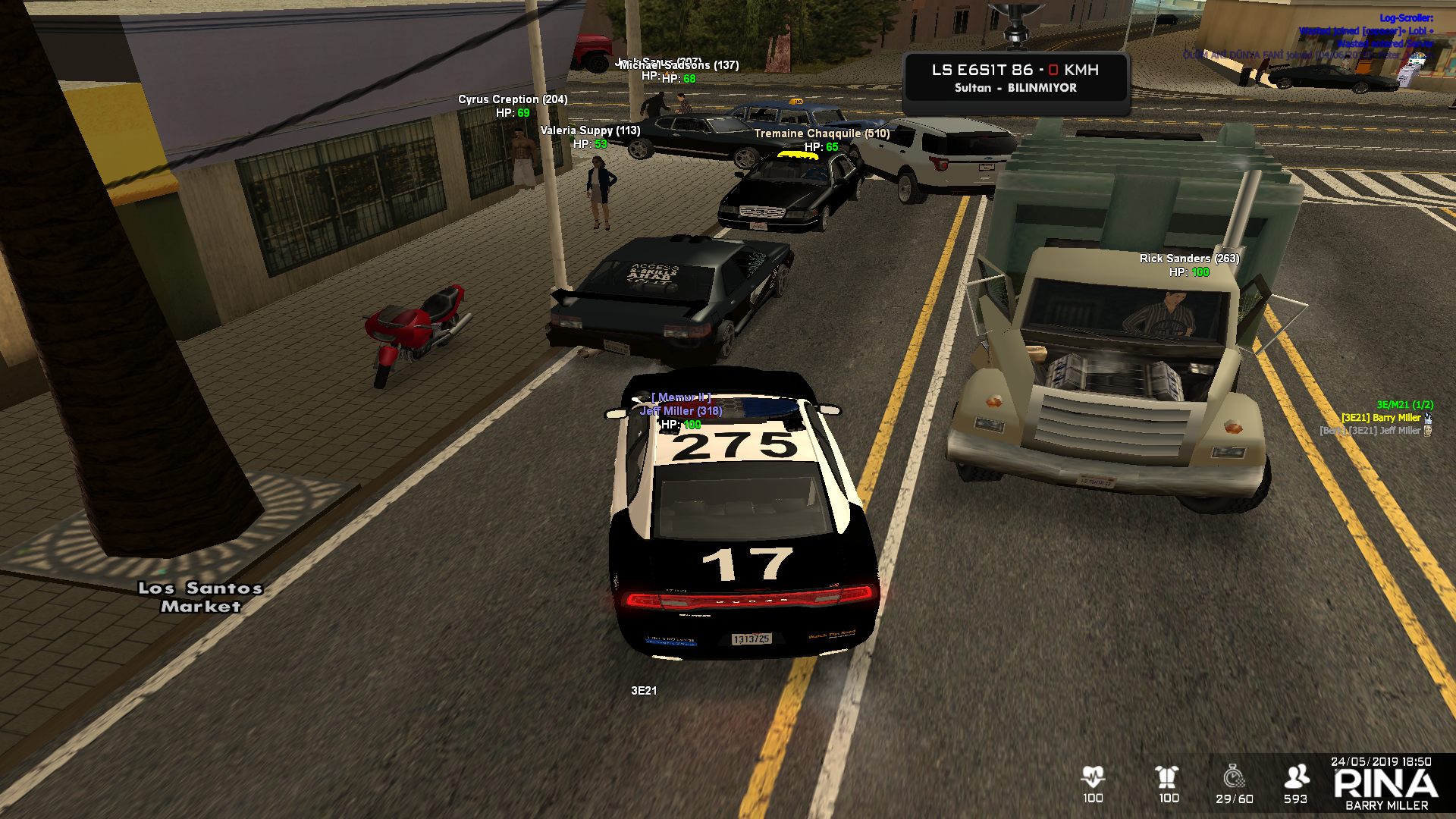Click the heart health icon
The image size is (1456, 819).
coord(1093,777)
